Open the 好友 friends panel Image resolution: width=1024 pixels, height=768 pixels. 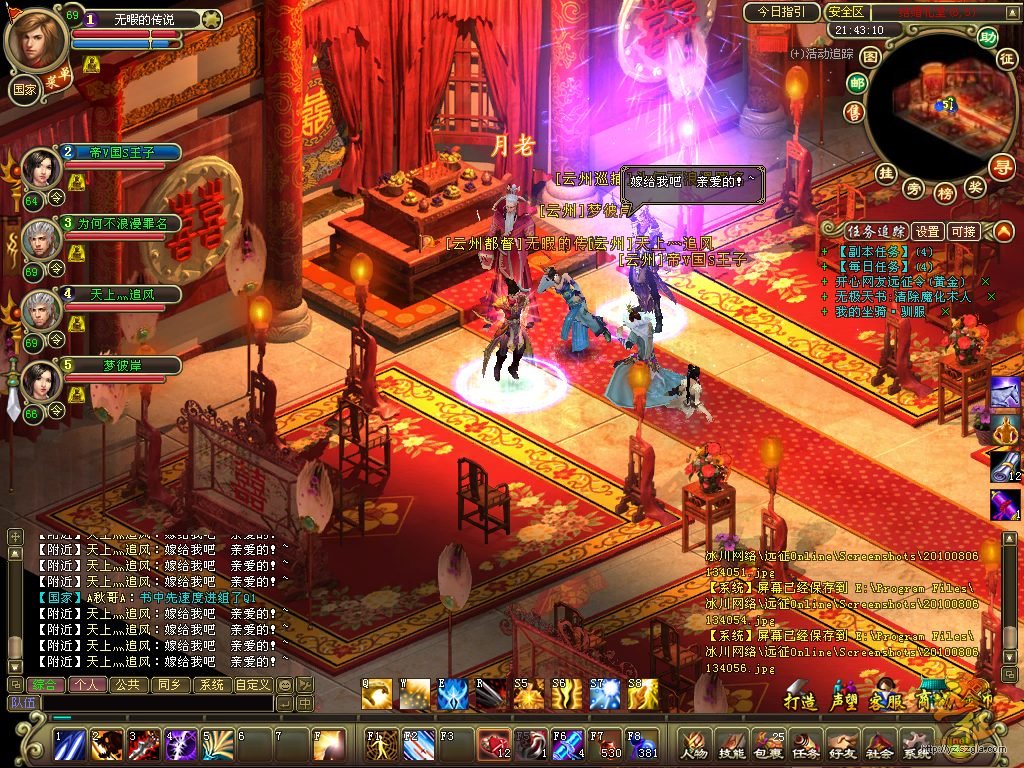841,743
